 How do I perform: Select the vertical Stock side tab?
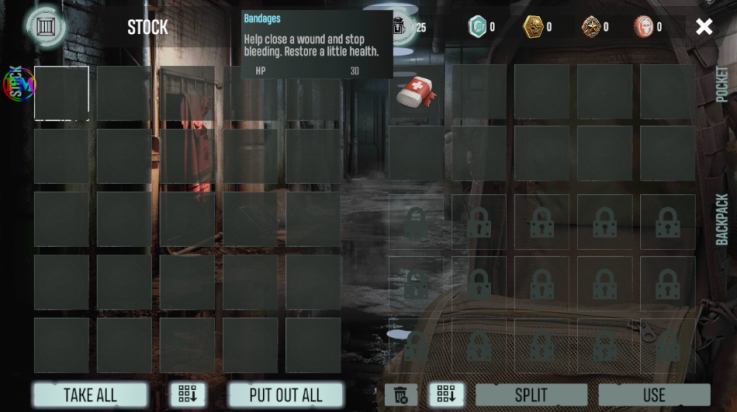click(x=15, y=85)
